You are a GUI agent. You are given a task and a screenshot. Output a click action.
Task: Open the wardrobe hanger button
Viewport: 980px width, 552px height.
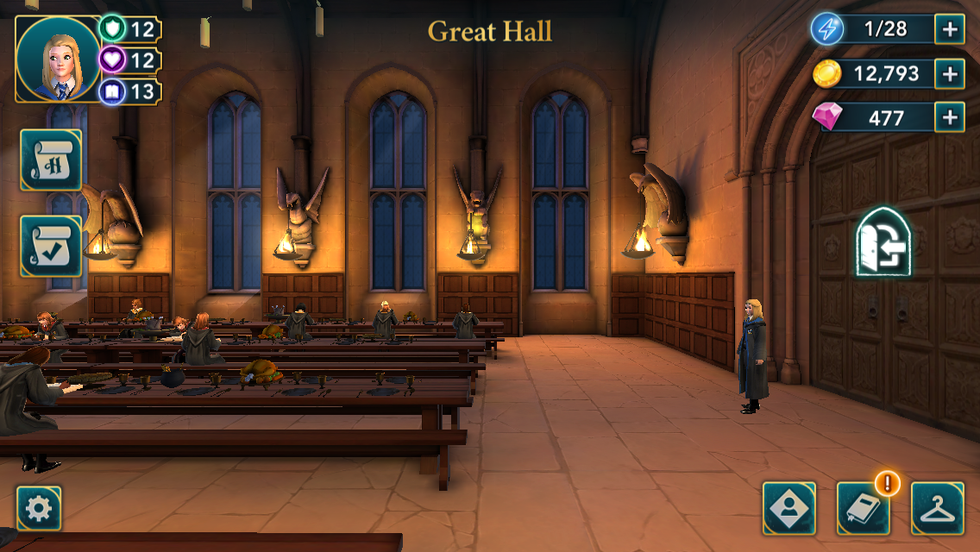click(x=937, y=508)
